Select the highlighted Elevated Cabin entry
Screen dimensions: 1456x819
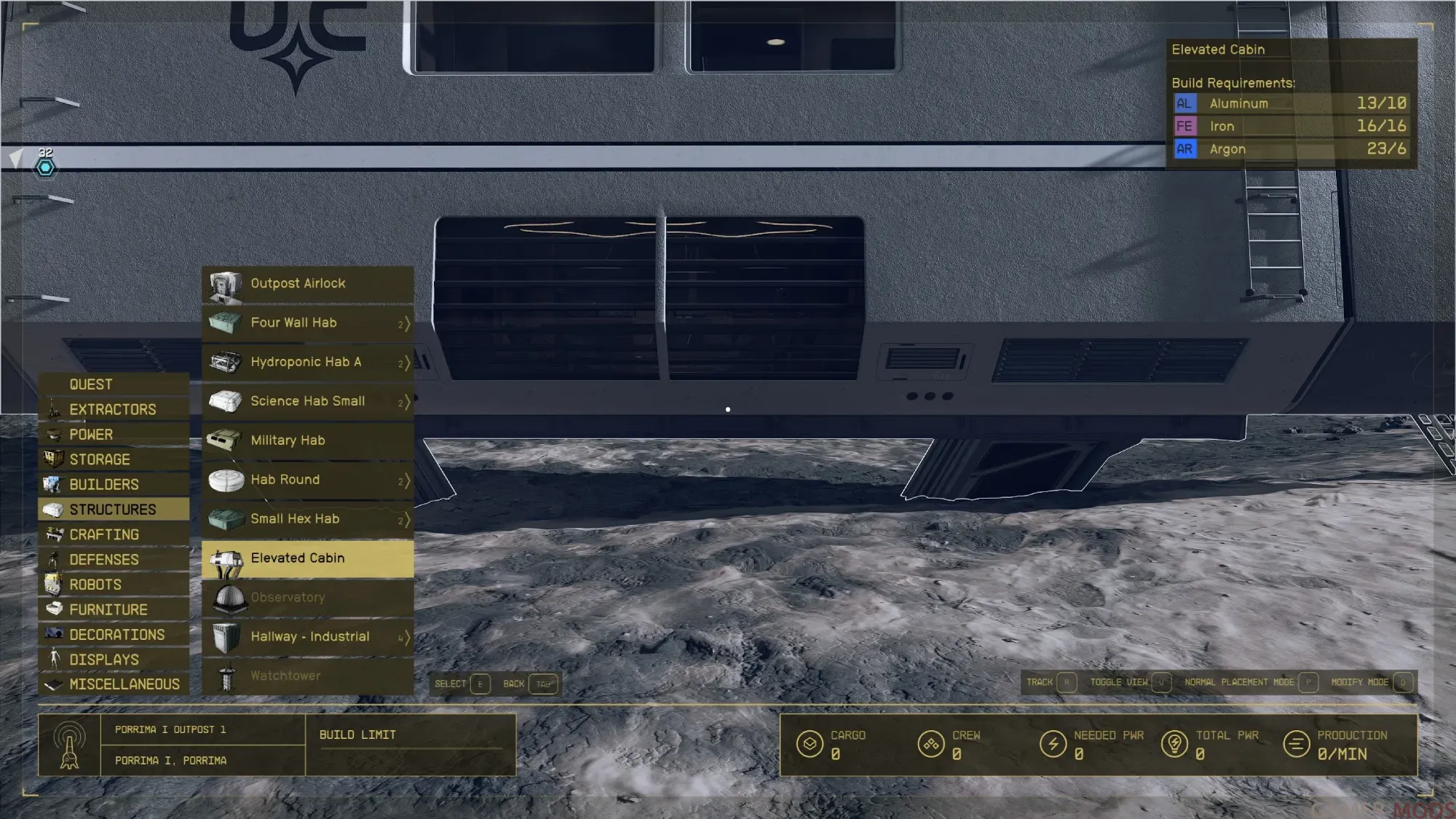[307, 559]
